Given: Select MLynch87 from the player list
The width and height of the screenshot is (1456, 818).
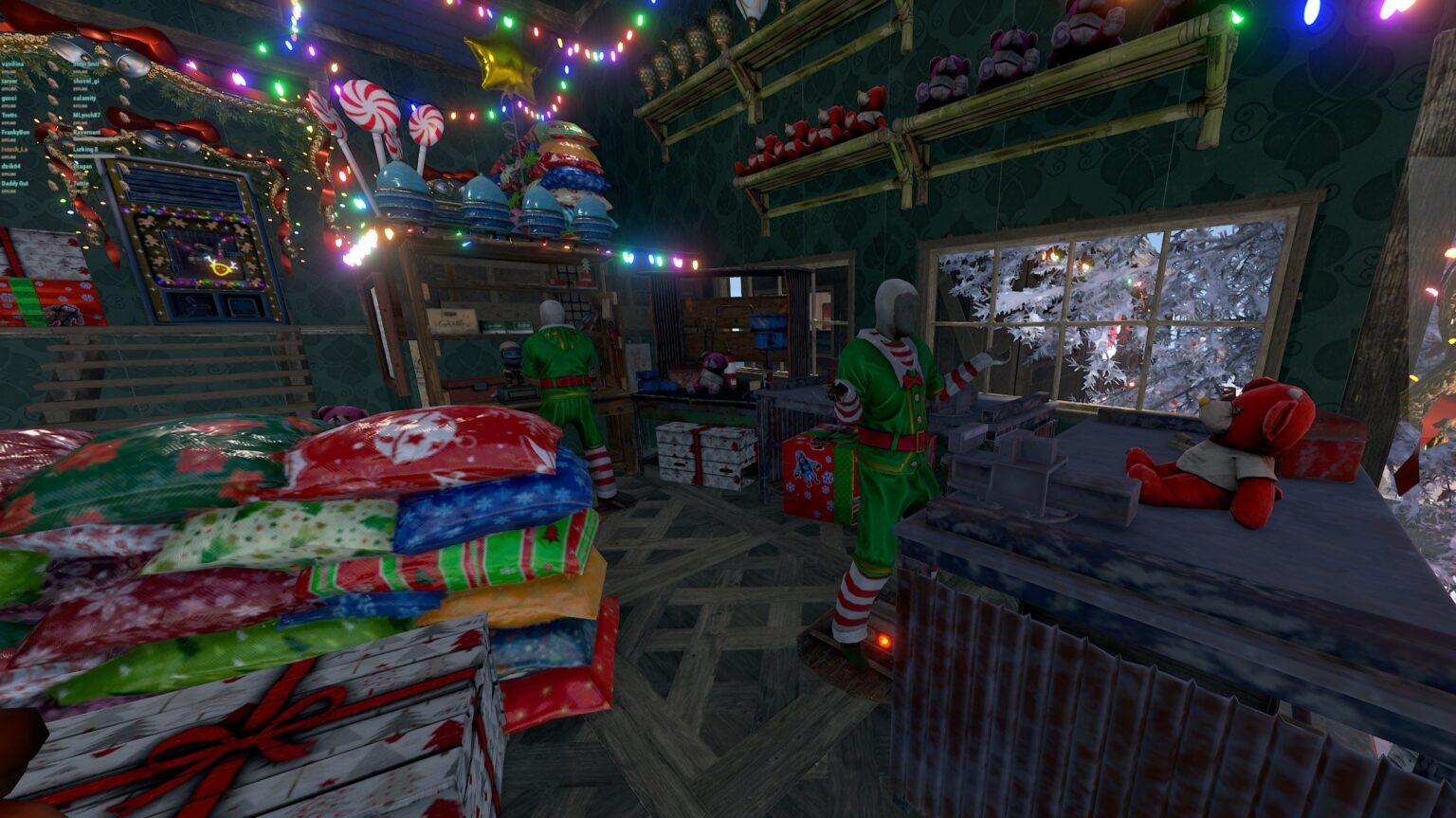Looking at the screenshot, I should tap(86, 115).
